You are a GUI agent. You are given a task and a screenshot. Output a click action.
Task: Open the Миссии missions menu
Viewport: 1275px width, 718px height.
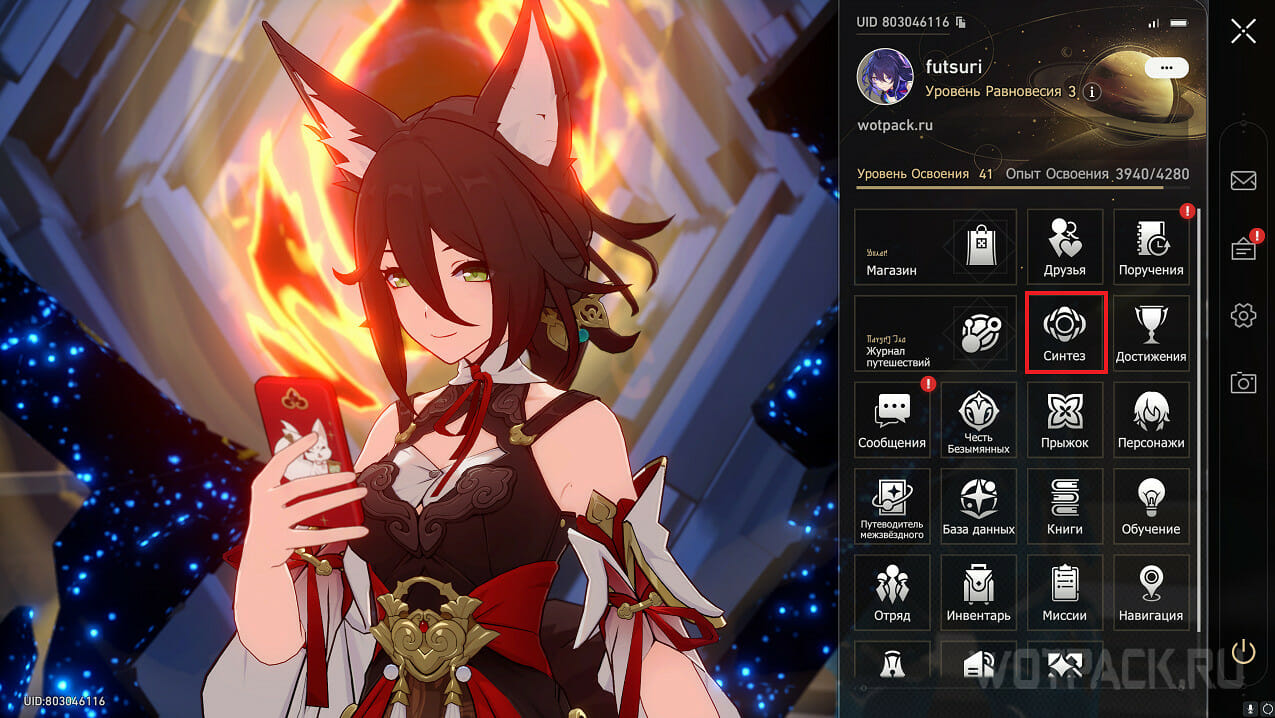click(x=1064, y=592)
